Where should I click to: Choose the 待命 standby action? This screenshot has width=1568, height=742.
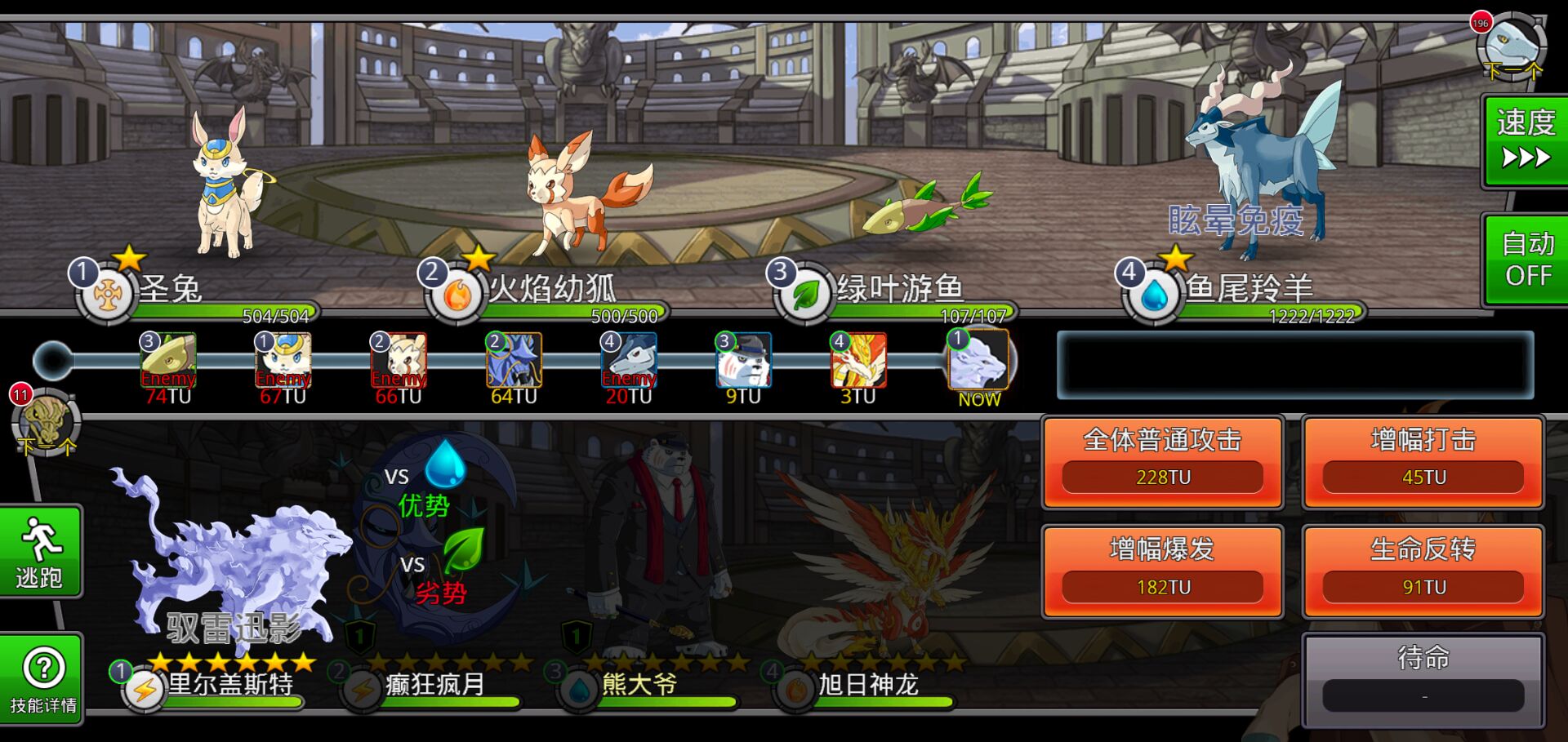(1423, 679)
